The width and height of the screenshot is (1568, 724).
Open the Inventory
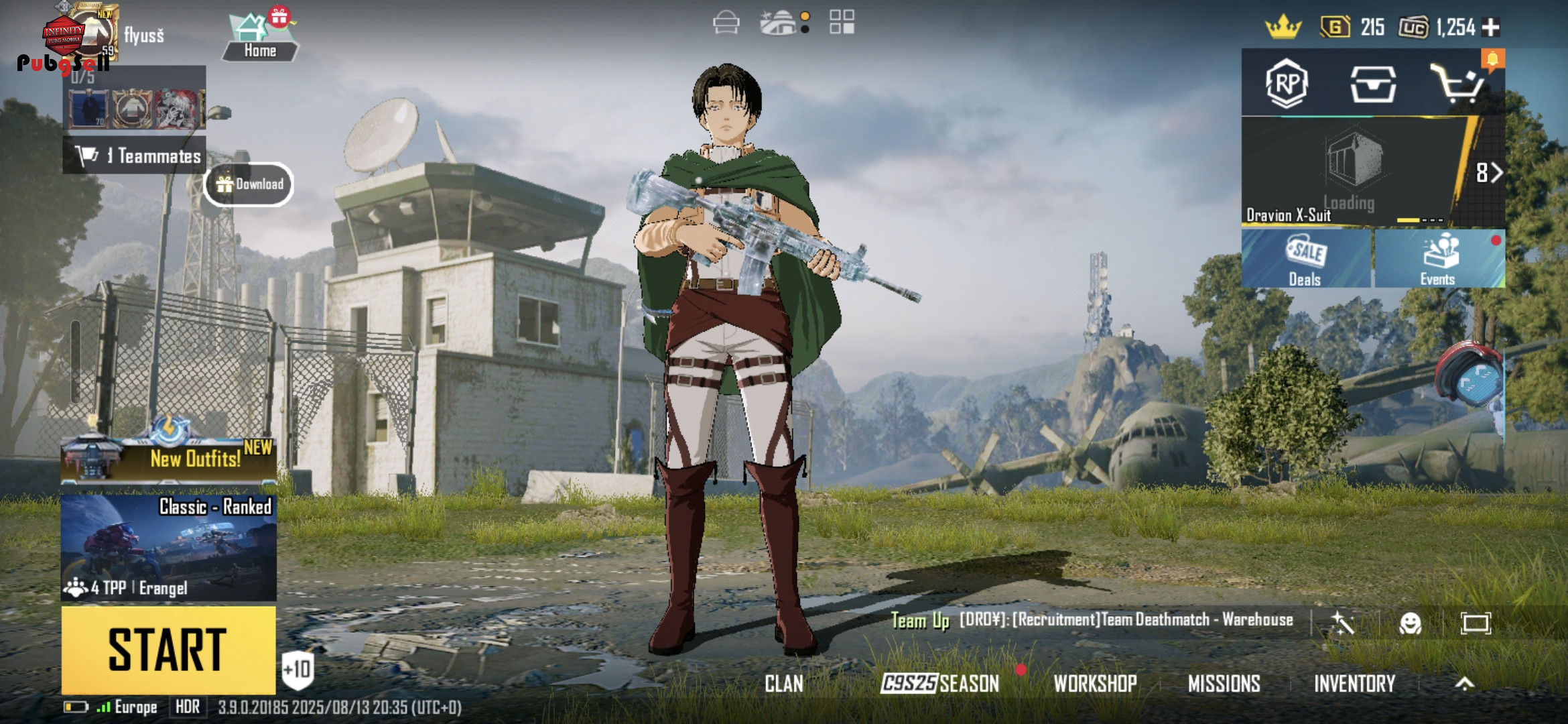coord(1354,684)
